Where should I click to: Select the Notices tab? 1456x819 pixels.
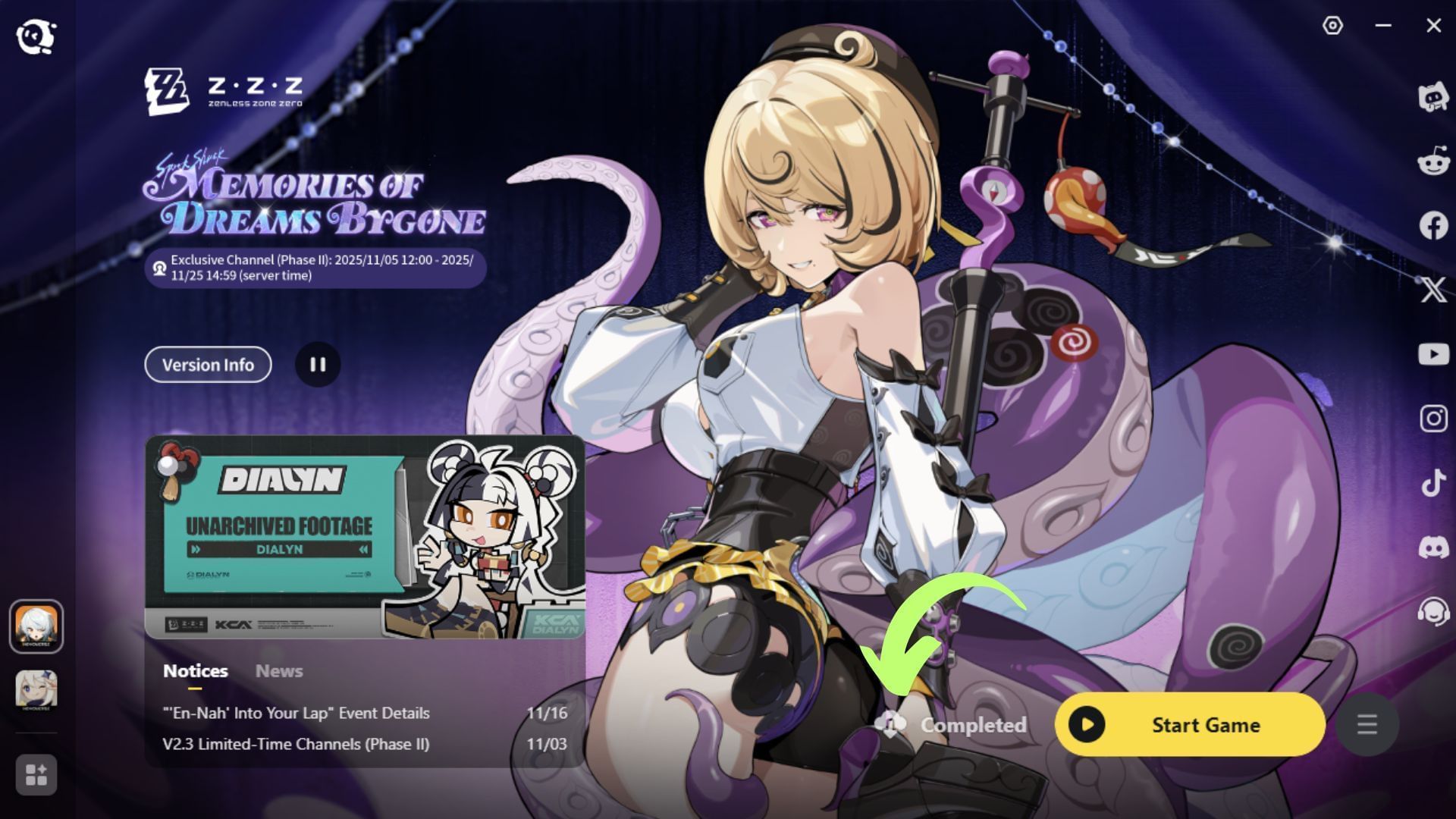click(195, 670)
